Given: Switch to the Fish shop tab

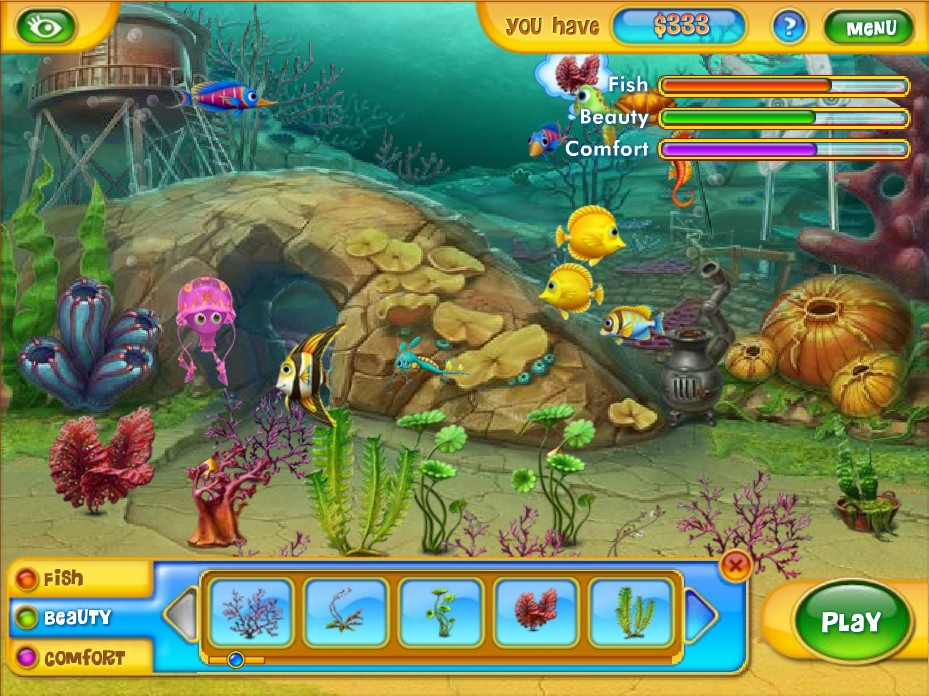Looking at the screenshot, I should click(x=78, y=579).
